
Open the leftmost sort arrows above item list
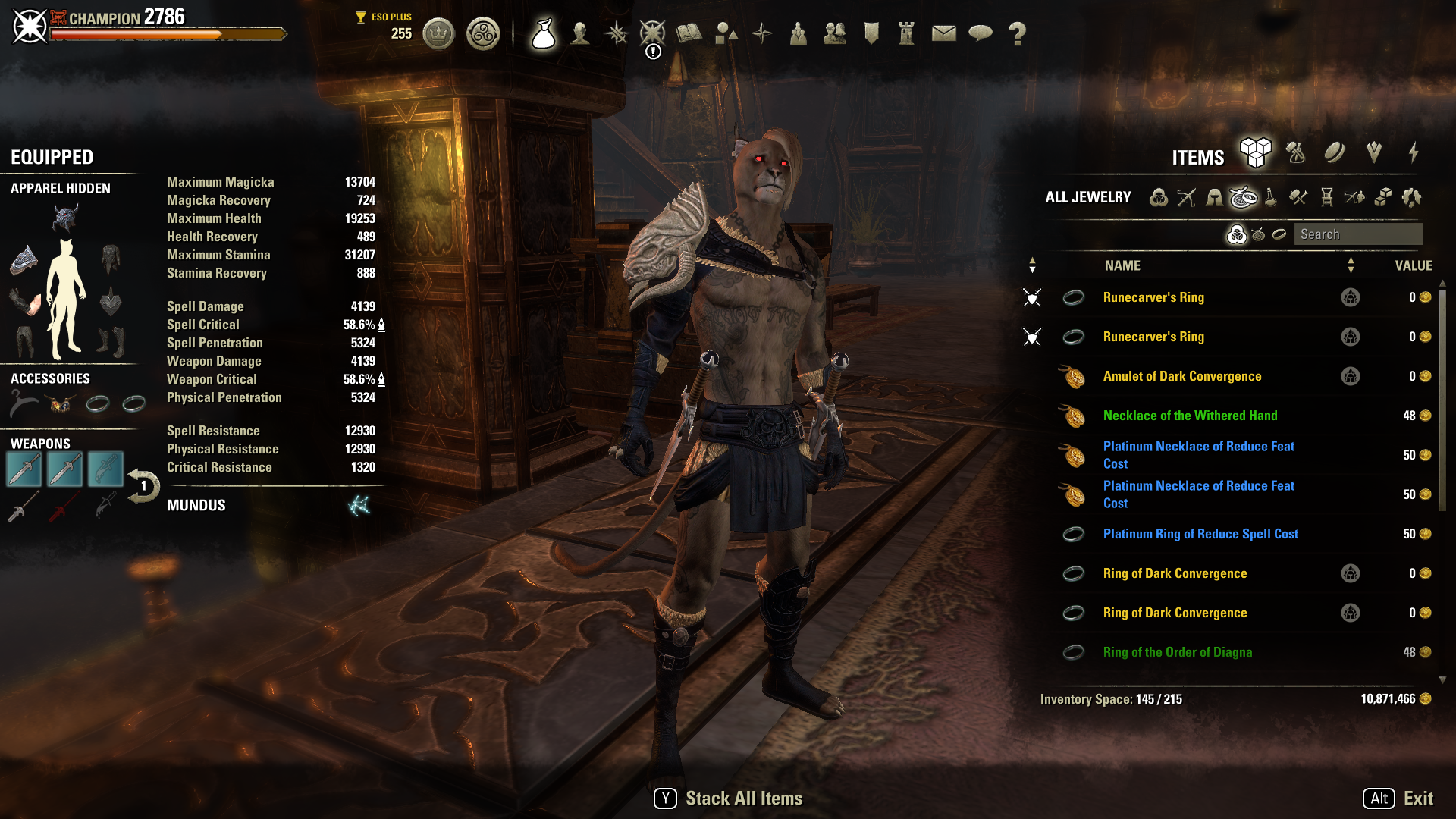click(x=1032, y=265)
